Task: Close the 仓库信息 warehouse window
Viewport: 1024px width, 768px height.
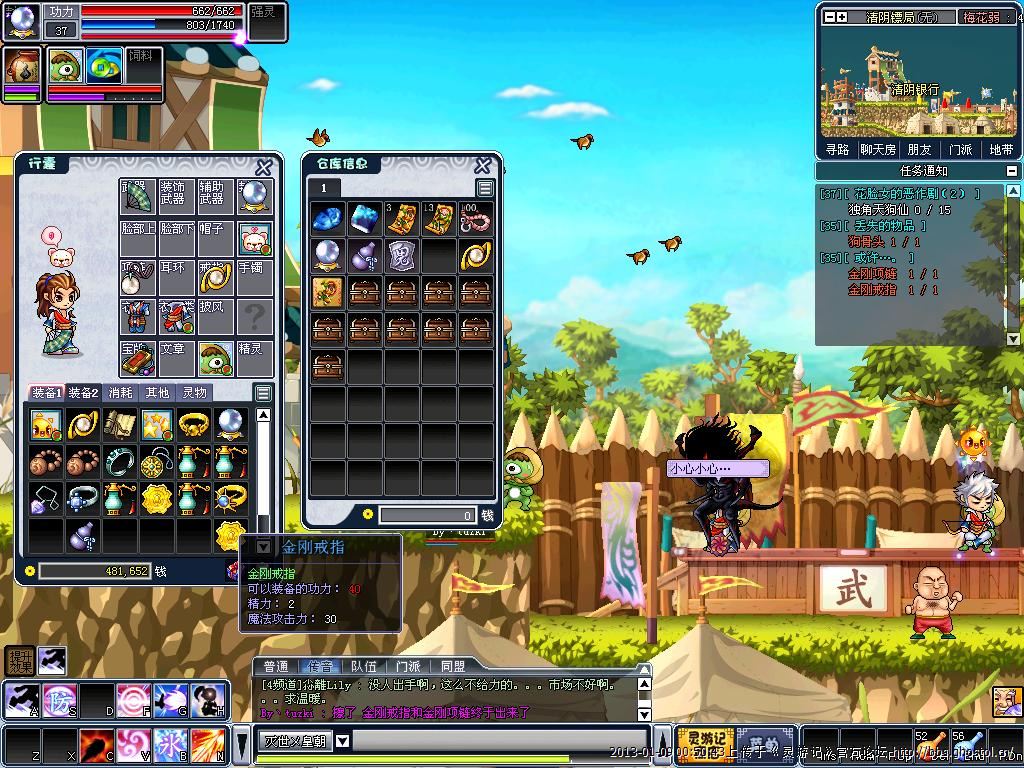Action: (482, 166)
